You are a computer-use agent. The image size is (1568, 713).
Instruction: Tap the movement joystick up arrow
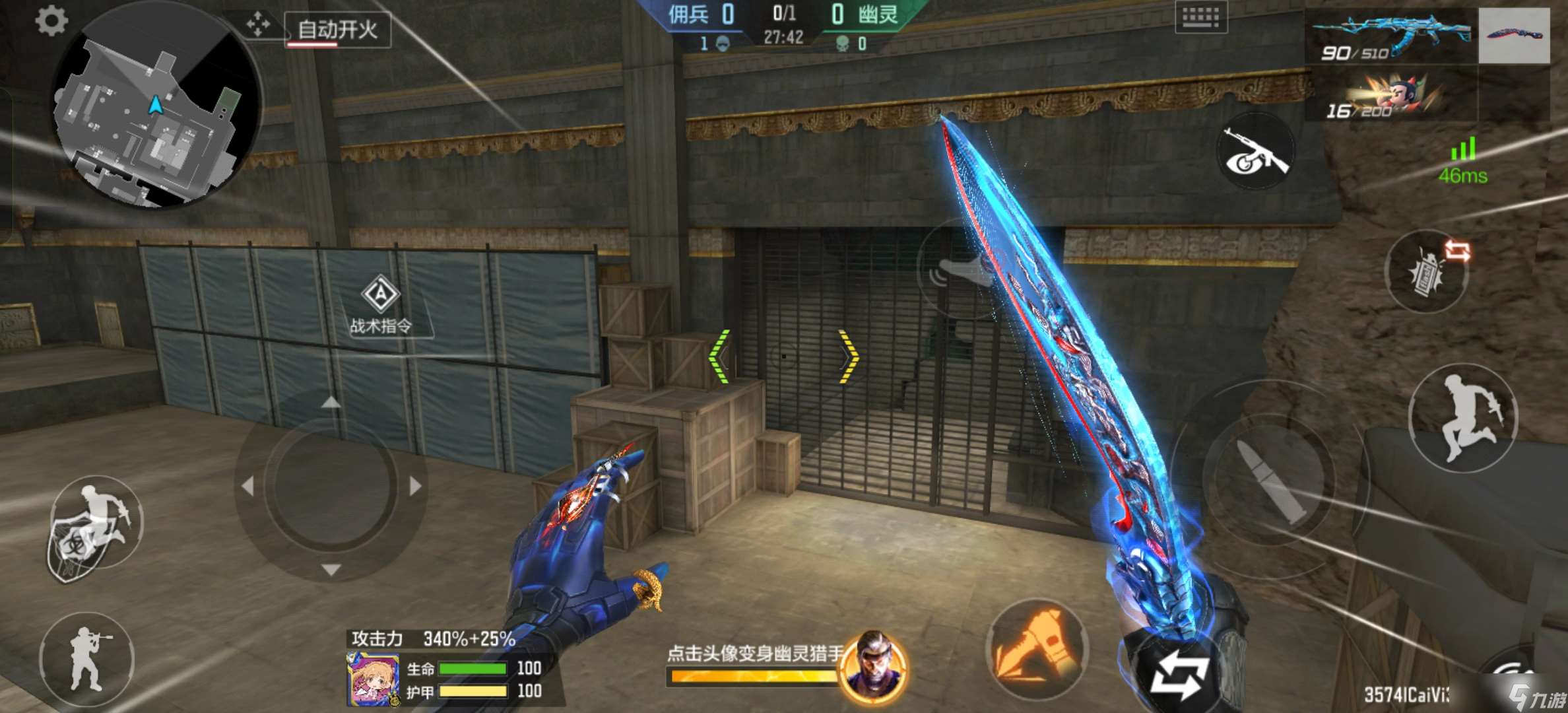pos(331,402)
